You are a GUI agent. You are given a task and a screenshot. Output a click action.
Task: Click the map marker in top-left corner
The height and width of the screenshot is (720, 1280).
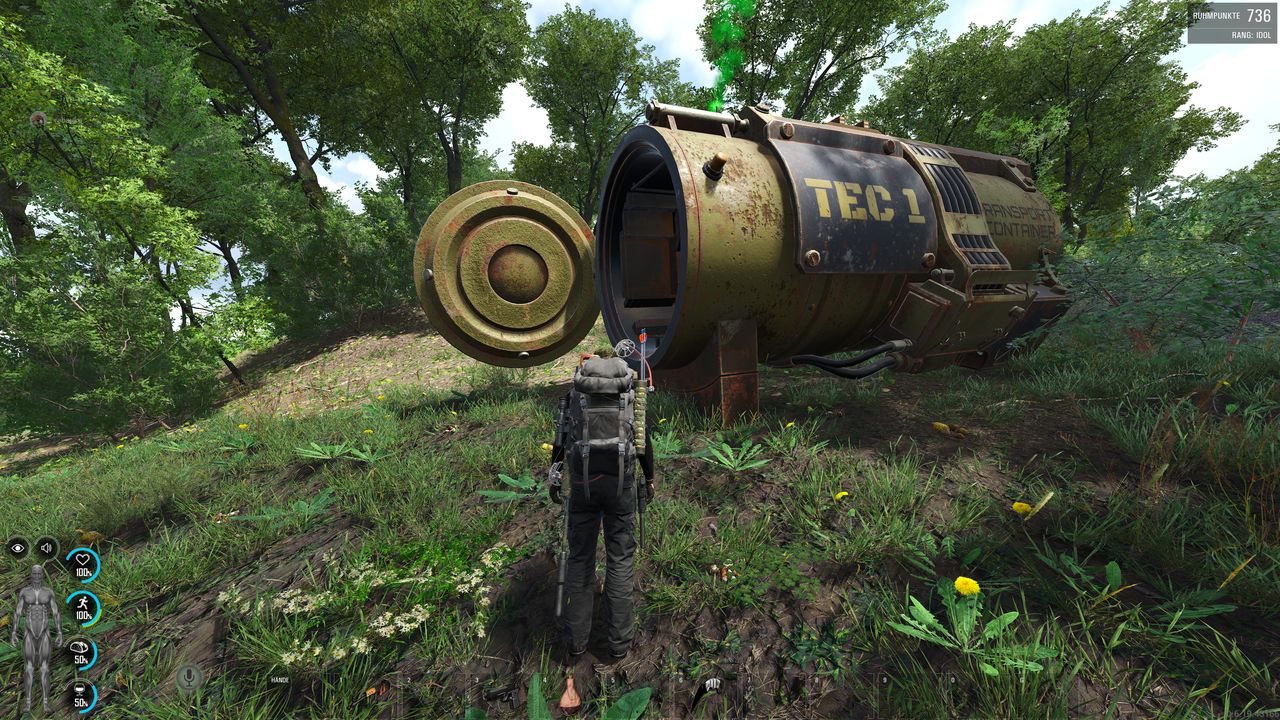pos(38,119)
